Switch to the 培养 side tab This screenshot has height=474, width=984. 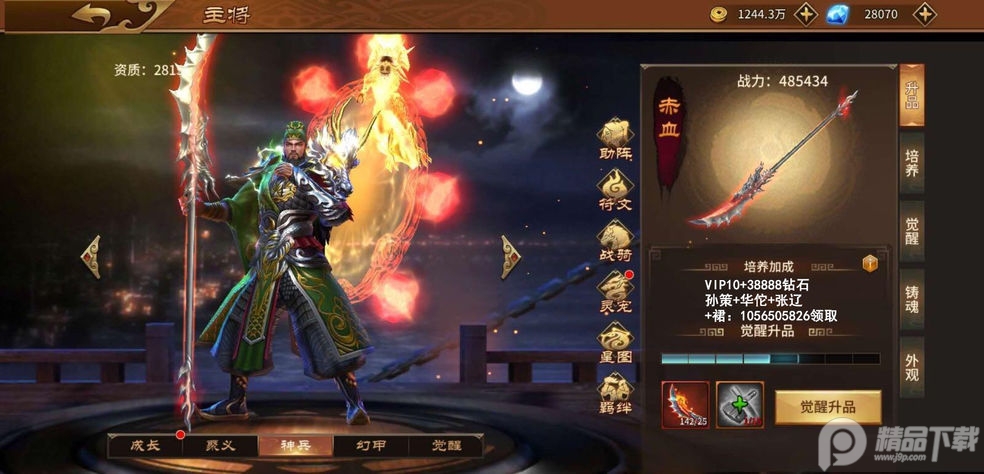click(x=911, y=164)
